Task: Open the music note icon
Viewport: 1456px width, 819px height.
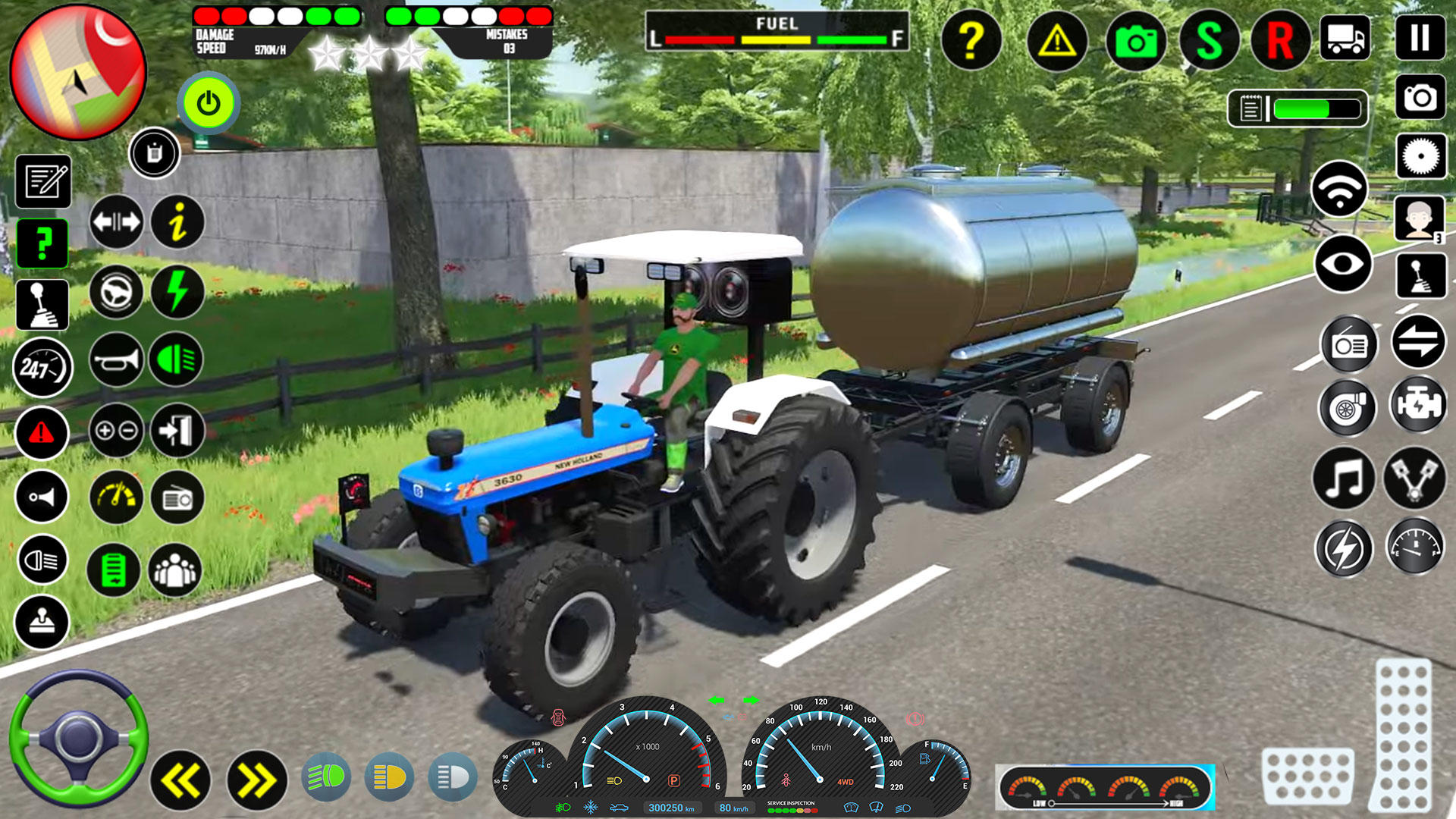Action: coord(1343,477)
